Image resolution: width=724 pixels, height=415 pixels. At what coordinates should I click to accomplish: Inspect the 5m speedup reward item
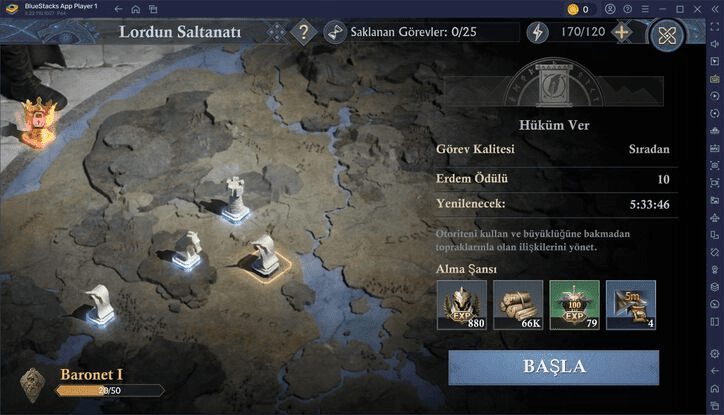pyautogui.click(x=630, y=305)
